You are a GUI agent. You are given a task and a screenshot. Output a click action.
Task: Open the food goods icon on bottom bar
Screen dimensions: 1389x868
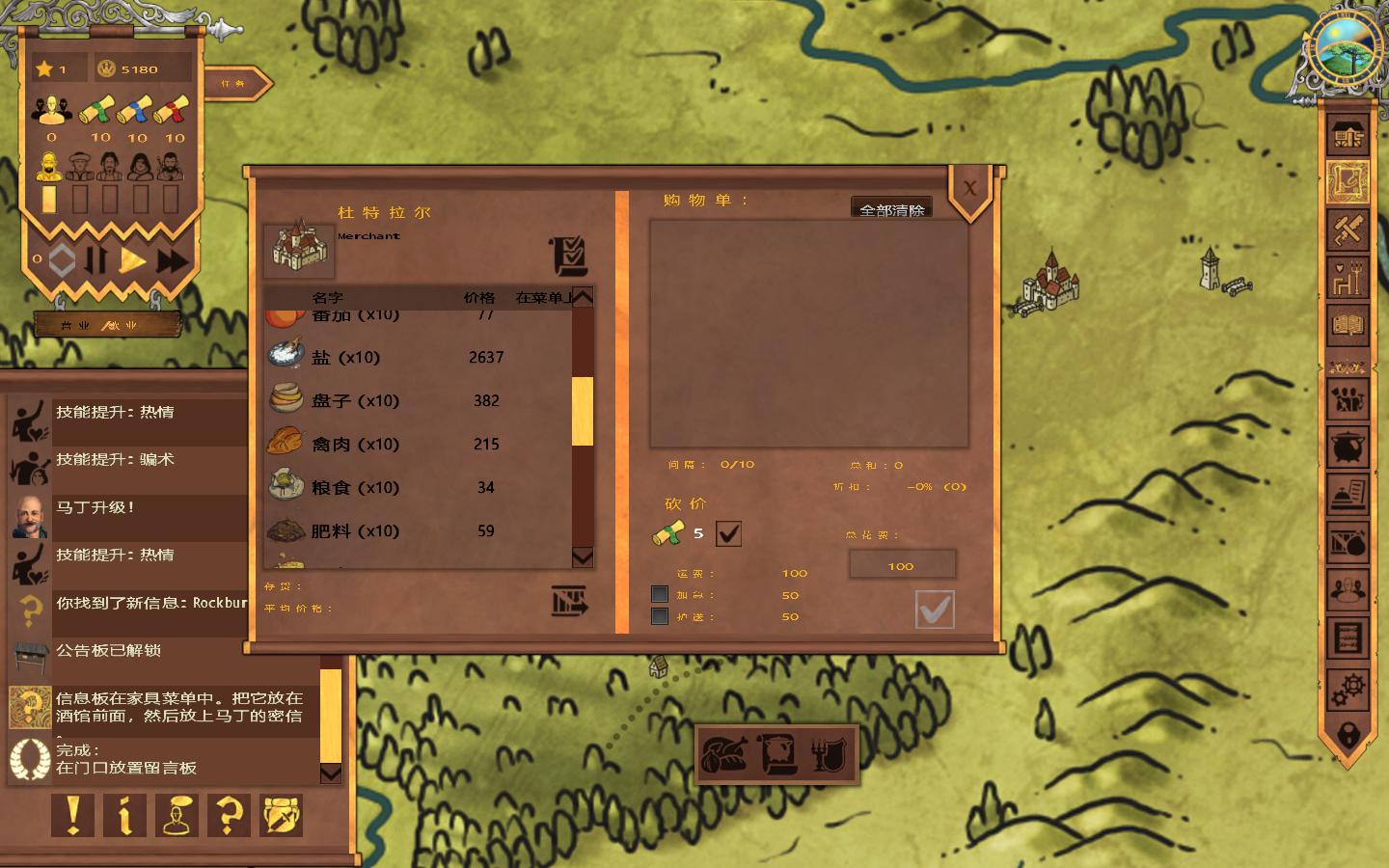tap(725, 754)
